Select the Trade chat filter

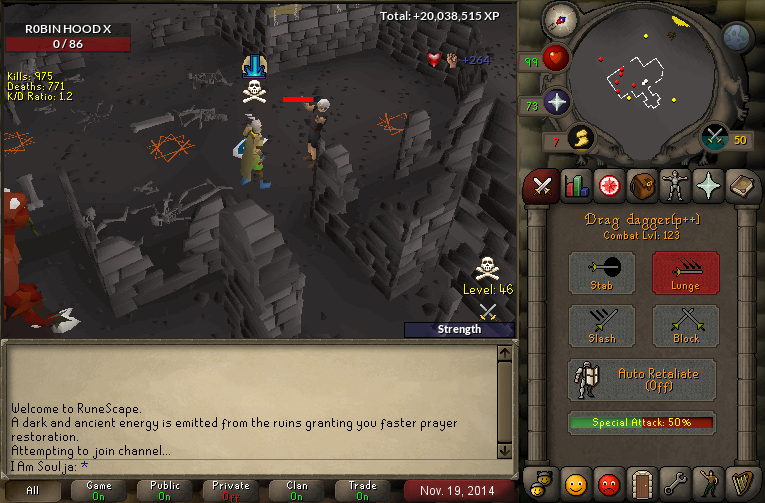pos(363,490)
